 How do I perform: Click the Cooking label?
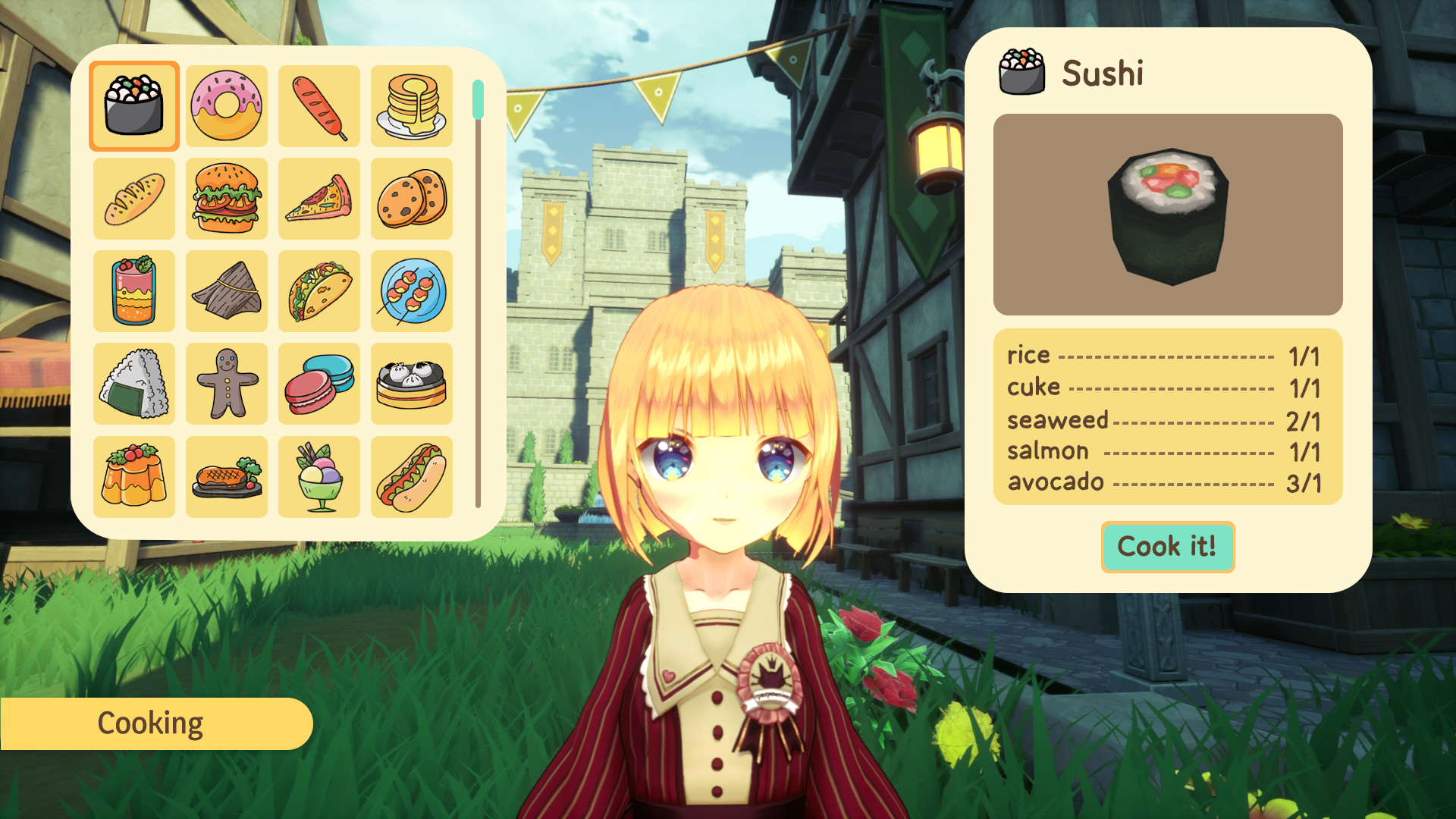coord(150,723)
